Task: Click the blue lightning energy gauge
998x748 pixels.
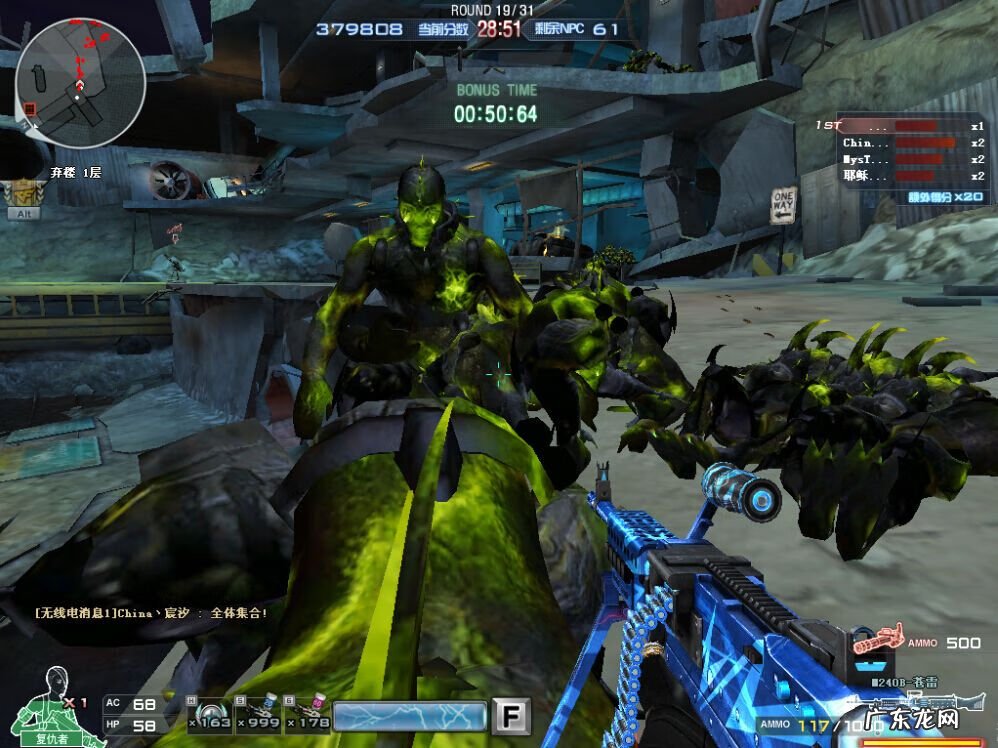Action: [x=410, y=716]
